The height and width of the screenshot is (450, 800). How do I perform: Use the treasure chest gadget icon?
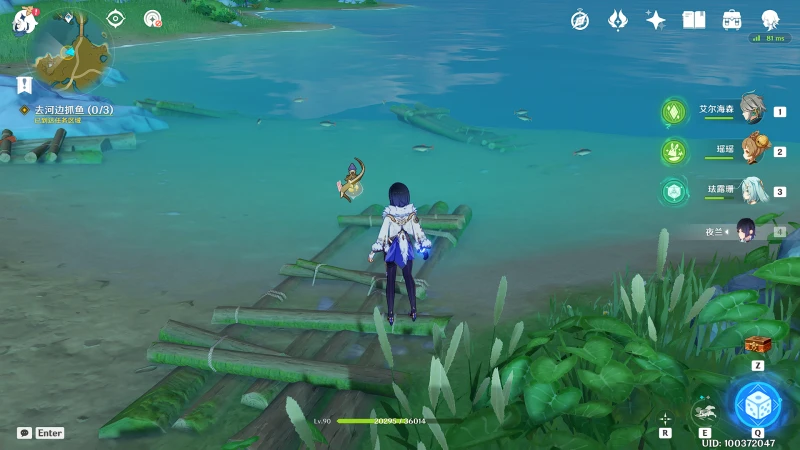(x=758, y=345)
